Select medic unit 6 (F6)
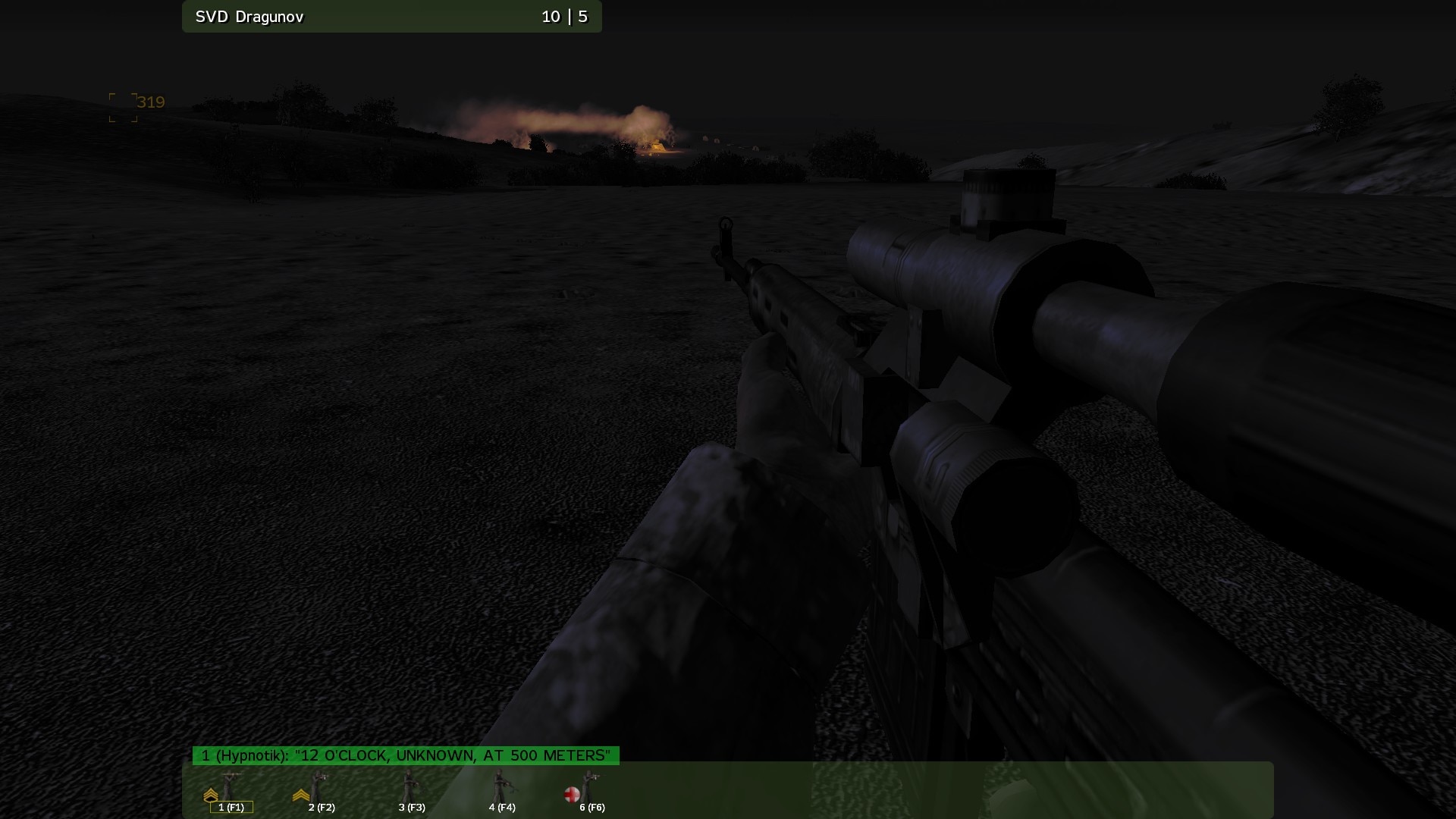The height and width of the screenshot is (819, 1456). click(x=591, y=792)
